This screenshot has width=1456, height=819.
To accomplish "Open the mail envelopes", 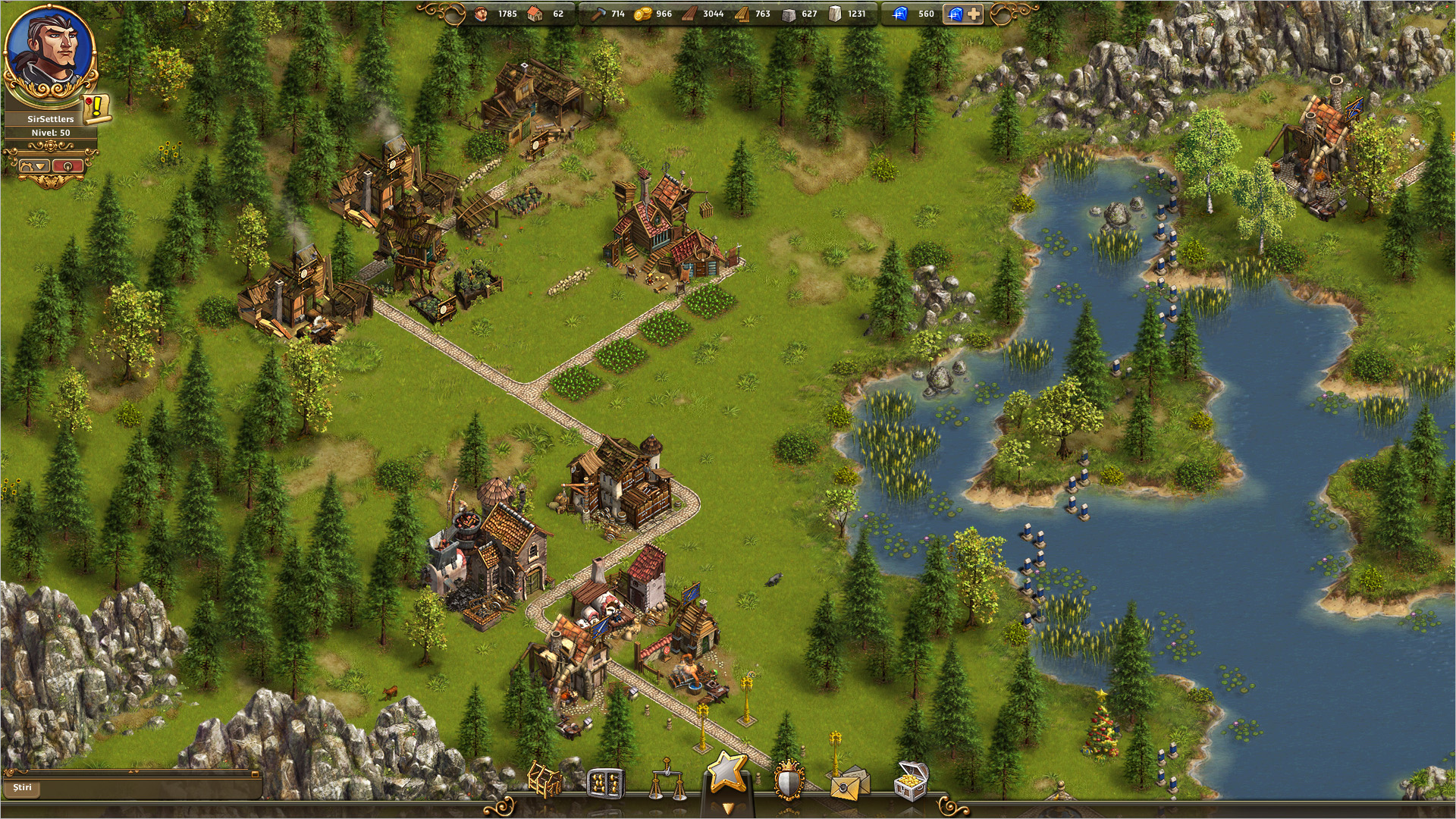I will pyautogui.click(x=849, y=783).
